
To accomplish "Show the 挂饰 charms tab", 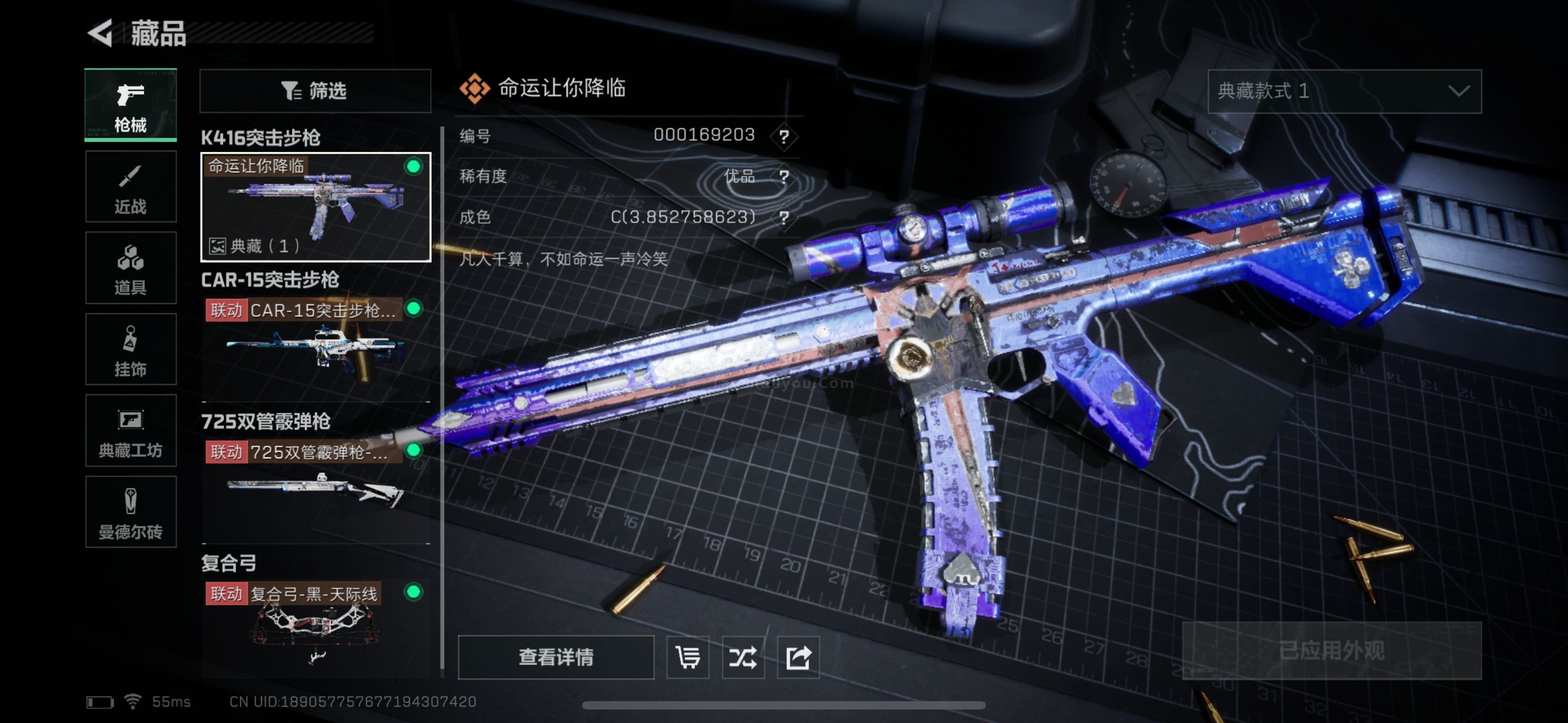I will coord(130,349).
